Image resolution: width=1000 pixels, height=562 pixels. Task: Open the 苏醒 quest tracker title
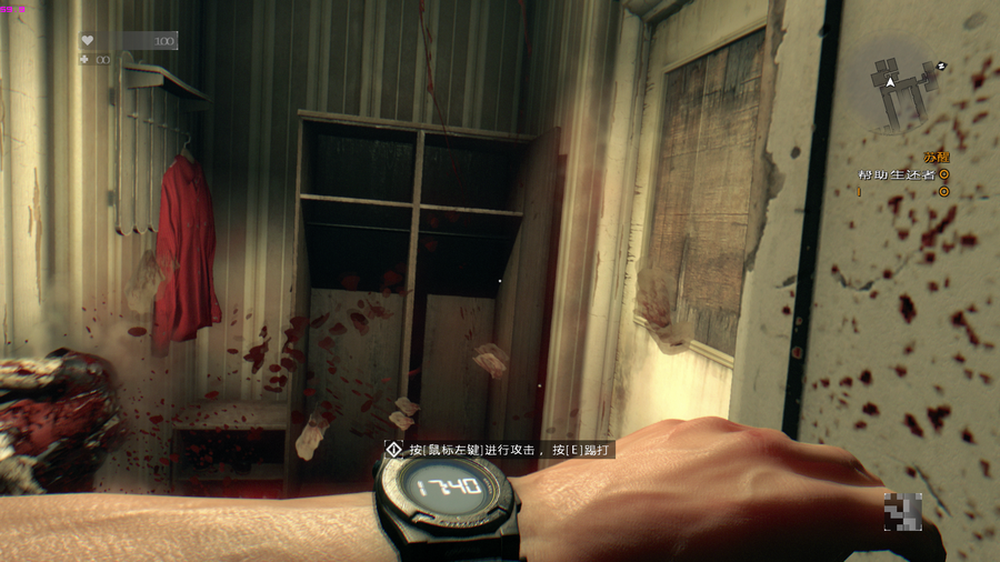[x=935, y=158]
